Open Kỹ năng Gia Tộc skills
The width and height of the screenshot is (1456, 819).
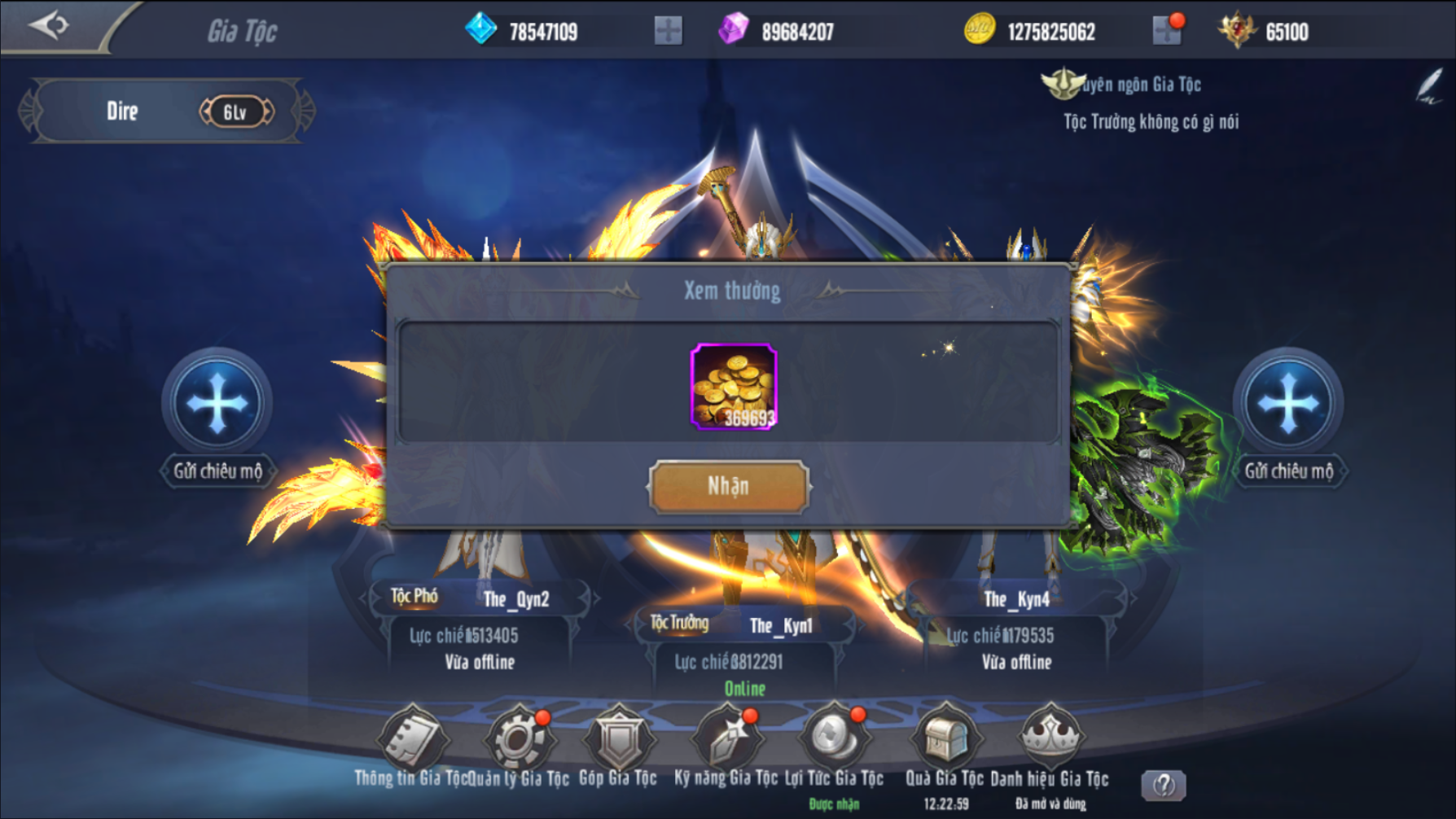[x=726, y=739]
